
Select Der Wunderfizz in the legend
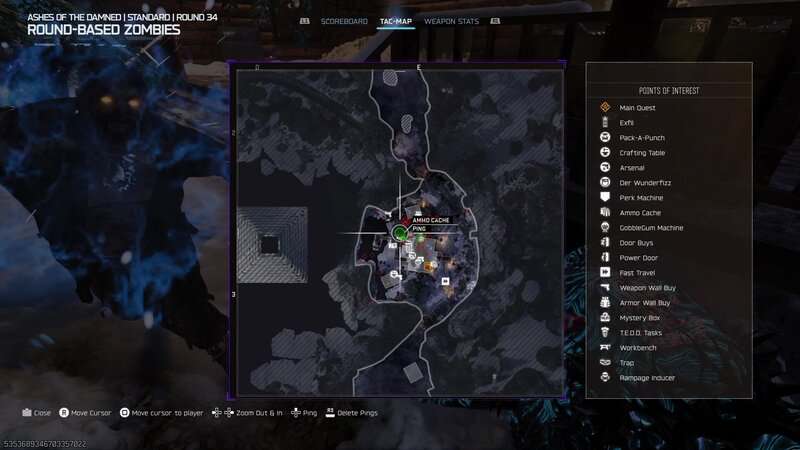[642, 182]
